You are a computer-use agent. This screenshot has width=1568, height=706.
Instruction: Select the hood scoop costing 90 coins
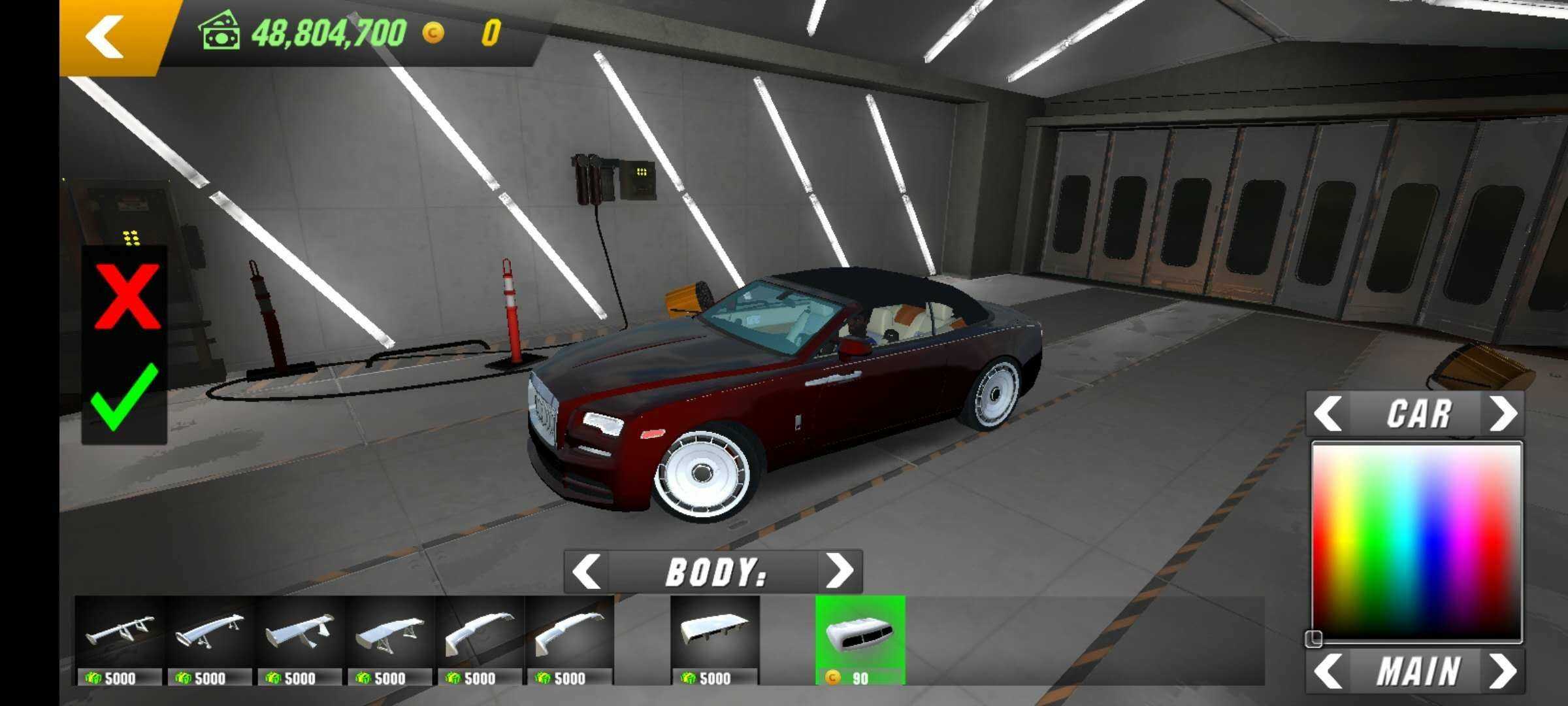[860, 639]
